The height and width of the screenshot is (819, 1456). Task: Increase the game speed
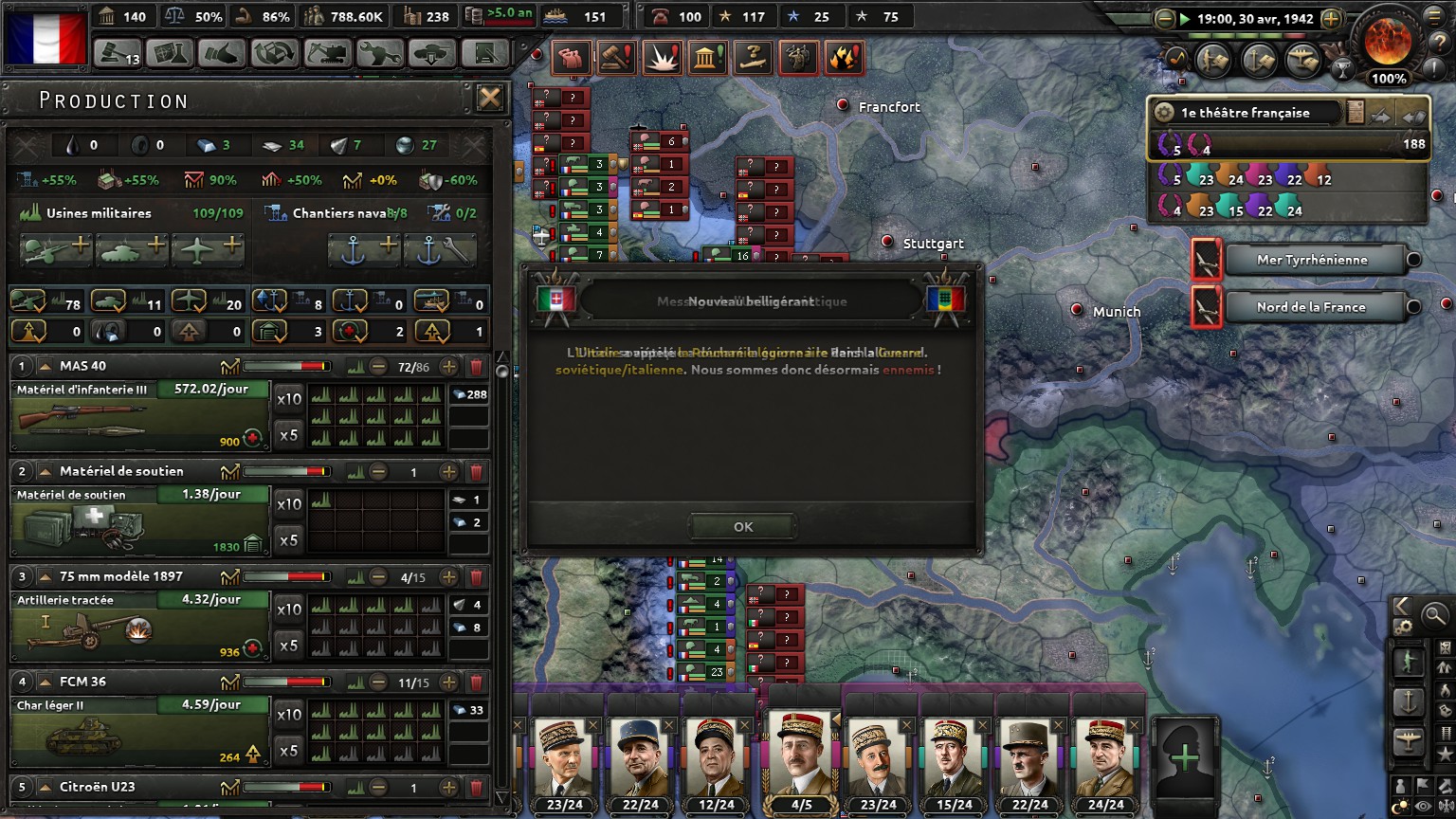pos(1331,19)
